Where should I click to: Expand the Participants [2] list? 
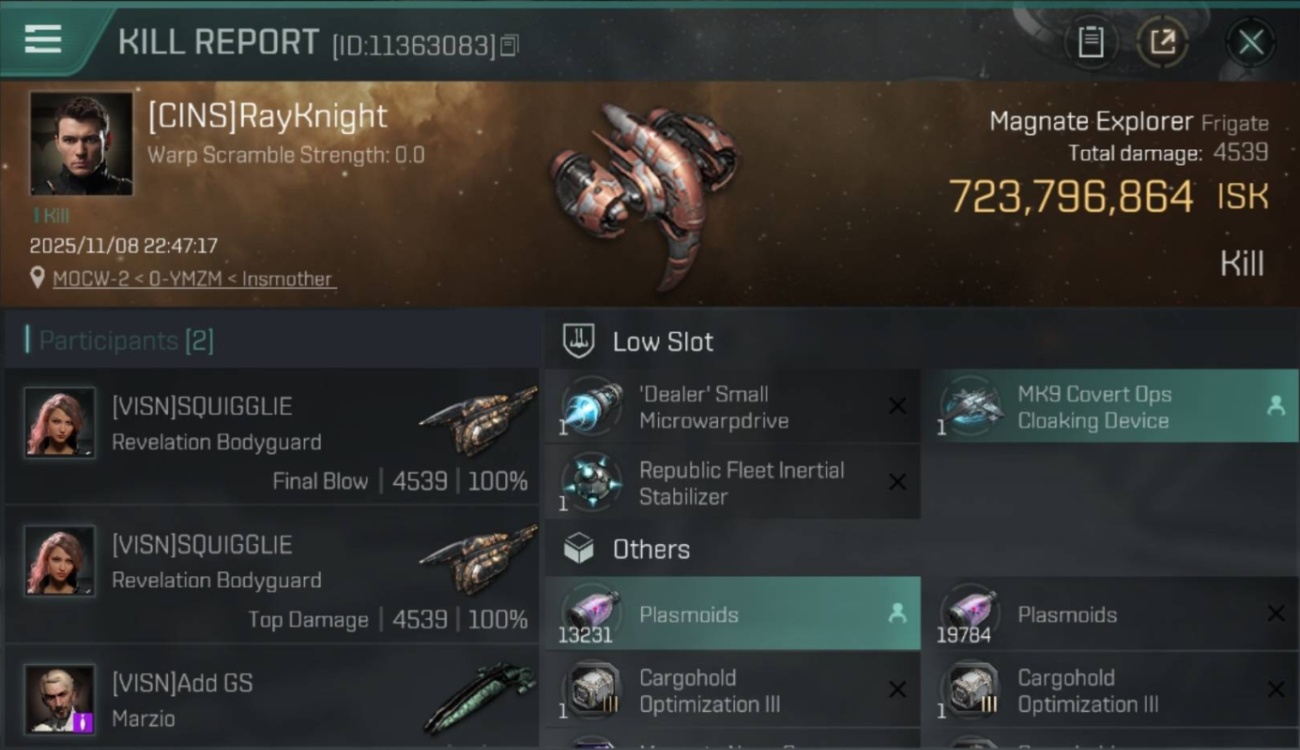pyautogui.click(x=118, y=340)
